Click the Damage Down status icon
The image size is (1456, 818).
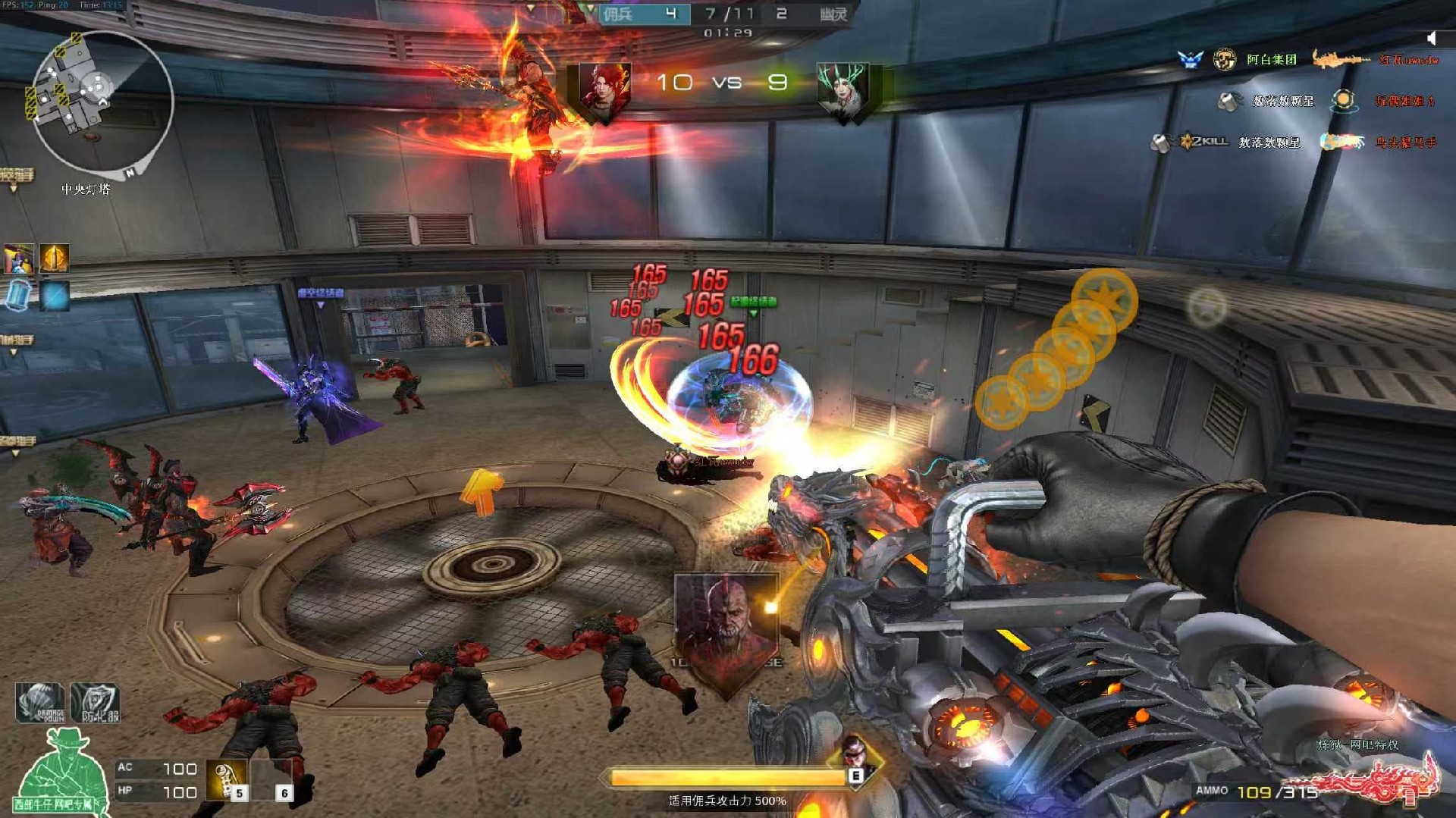pos(39,702)
